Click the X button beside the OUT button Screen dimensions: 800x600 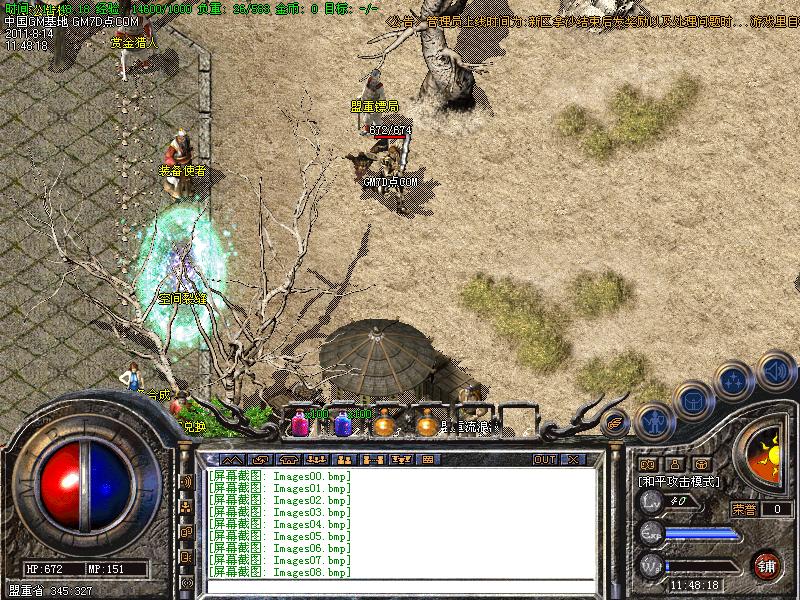coord(573,460)
